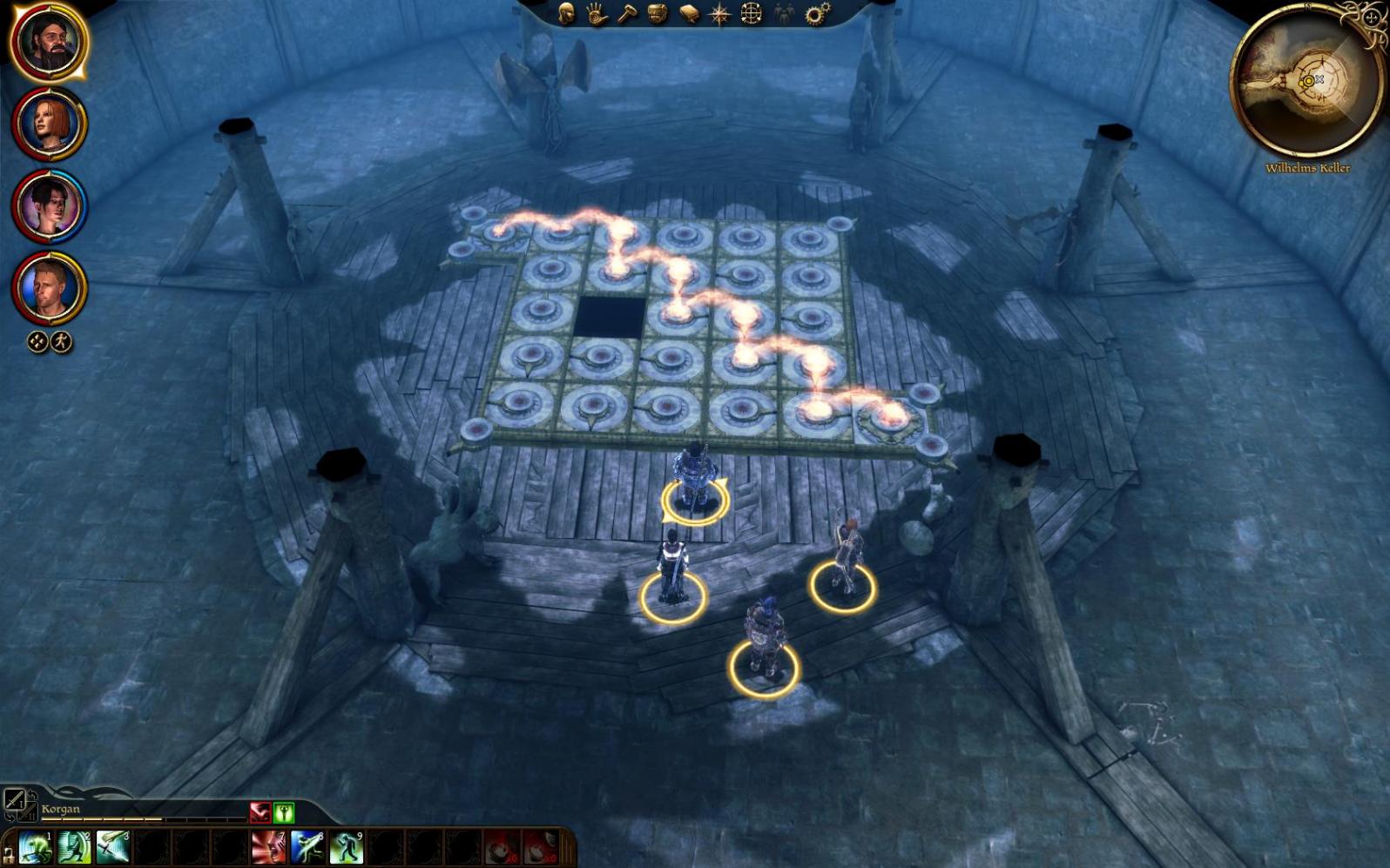Select the short-haired man portrait
Viewport: 1390px width, 868px height.
click(49, 288)
